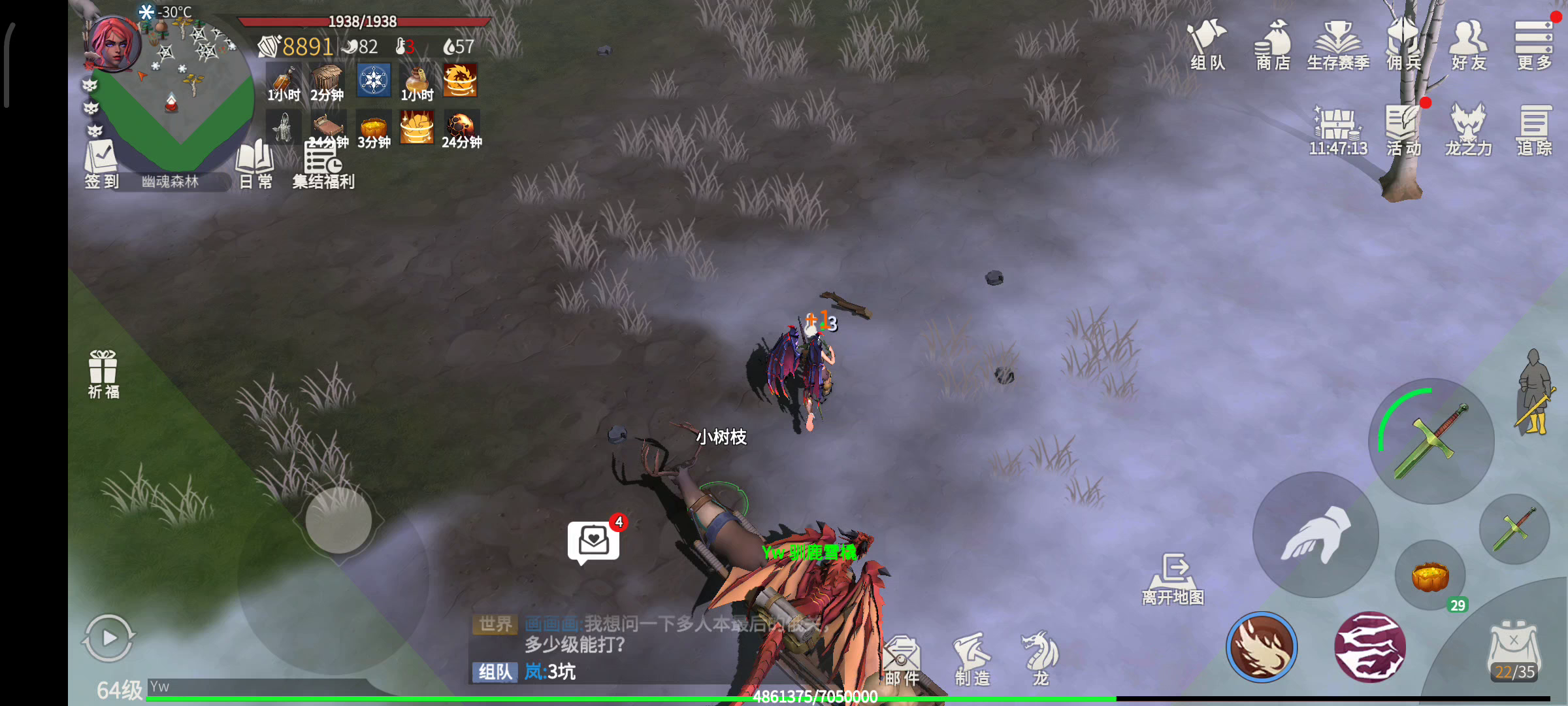The width and height of the screenshot is (1568, 706).
Task: Open the 追踪 tracking list
Action: [x=1533, y=129]
